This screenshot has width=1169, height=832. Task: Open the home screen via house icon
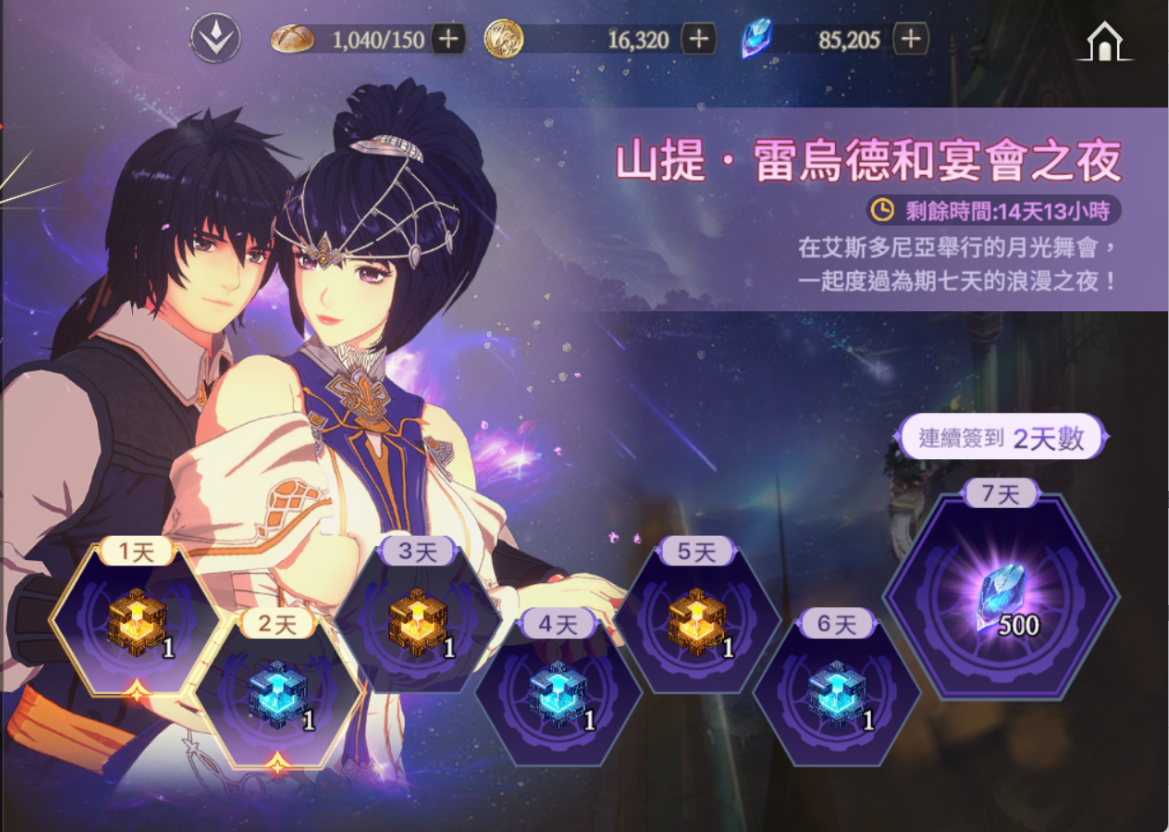click(1104, 42)
